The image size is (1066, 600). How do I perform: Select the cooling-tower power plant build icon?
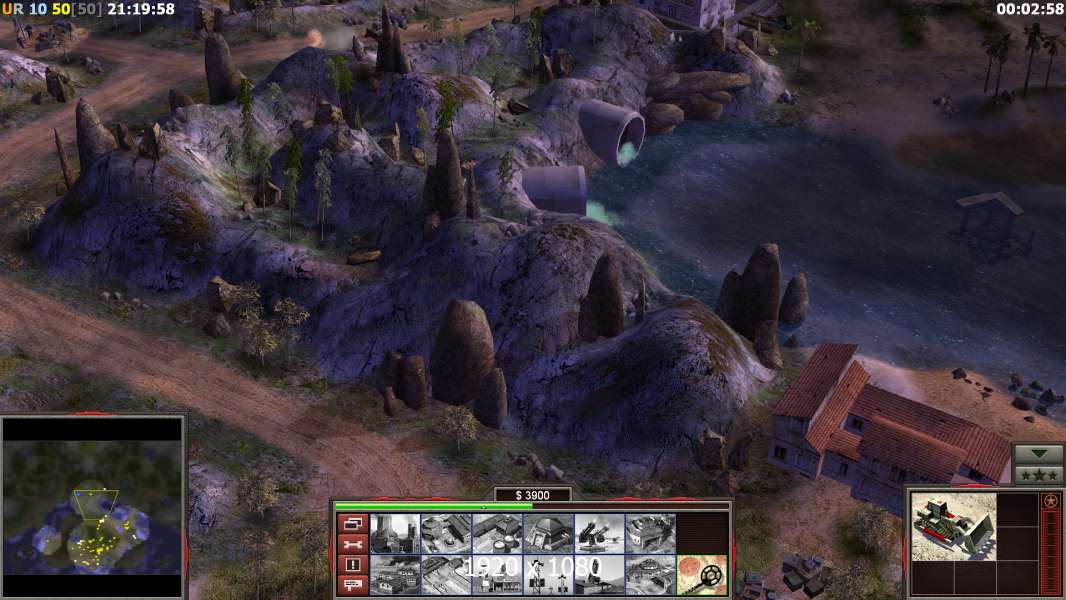point(394,534)
